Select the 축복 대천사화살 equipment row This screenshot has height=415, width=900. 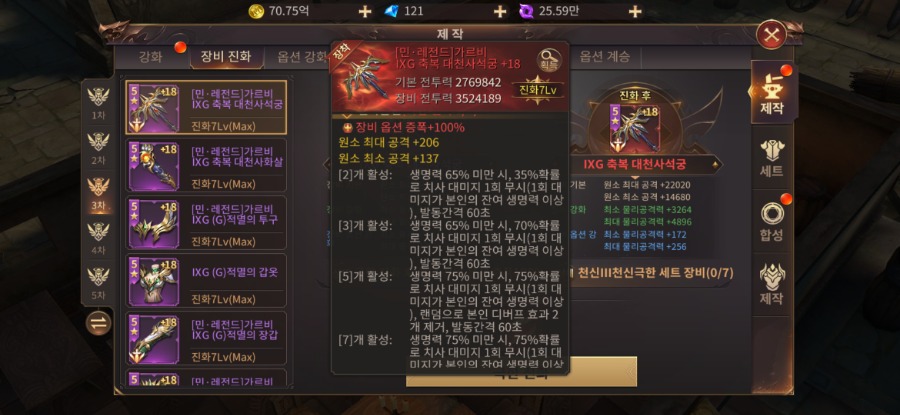(x=206, y=165)
